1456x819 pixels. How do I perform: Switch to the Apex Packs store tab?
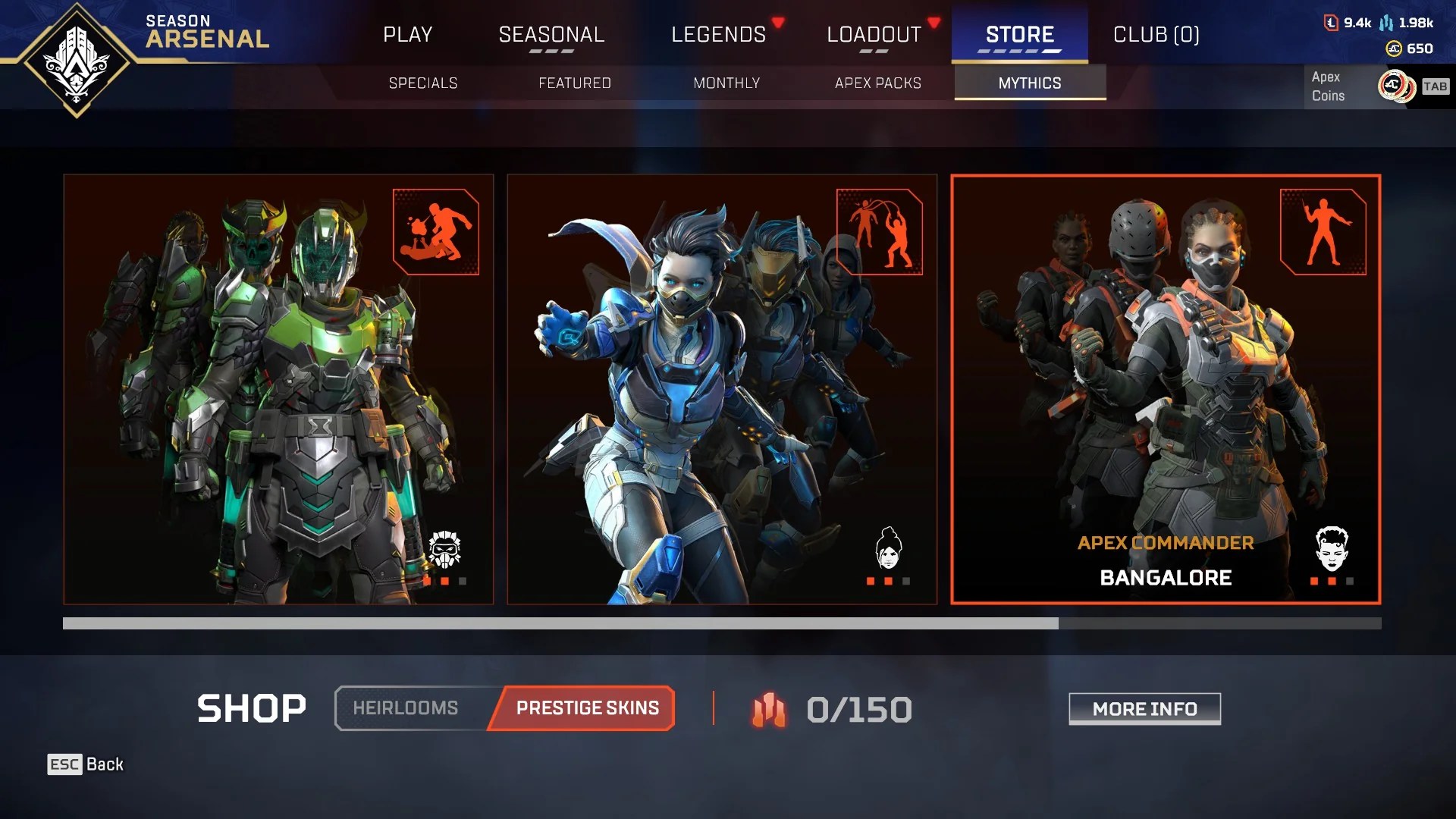click(879, 83)
